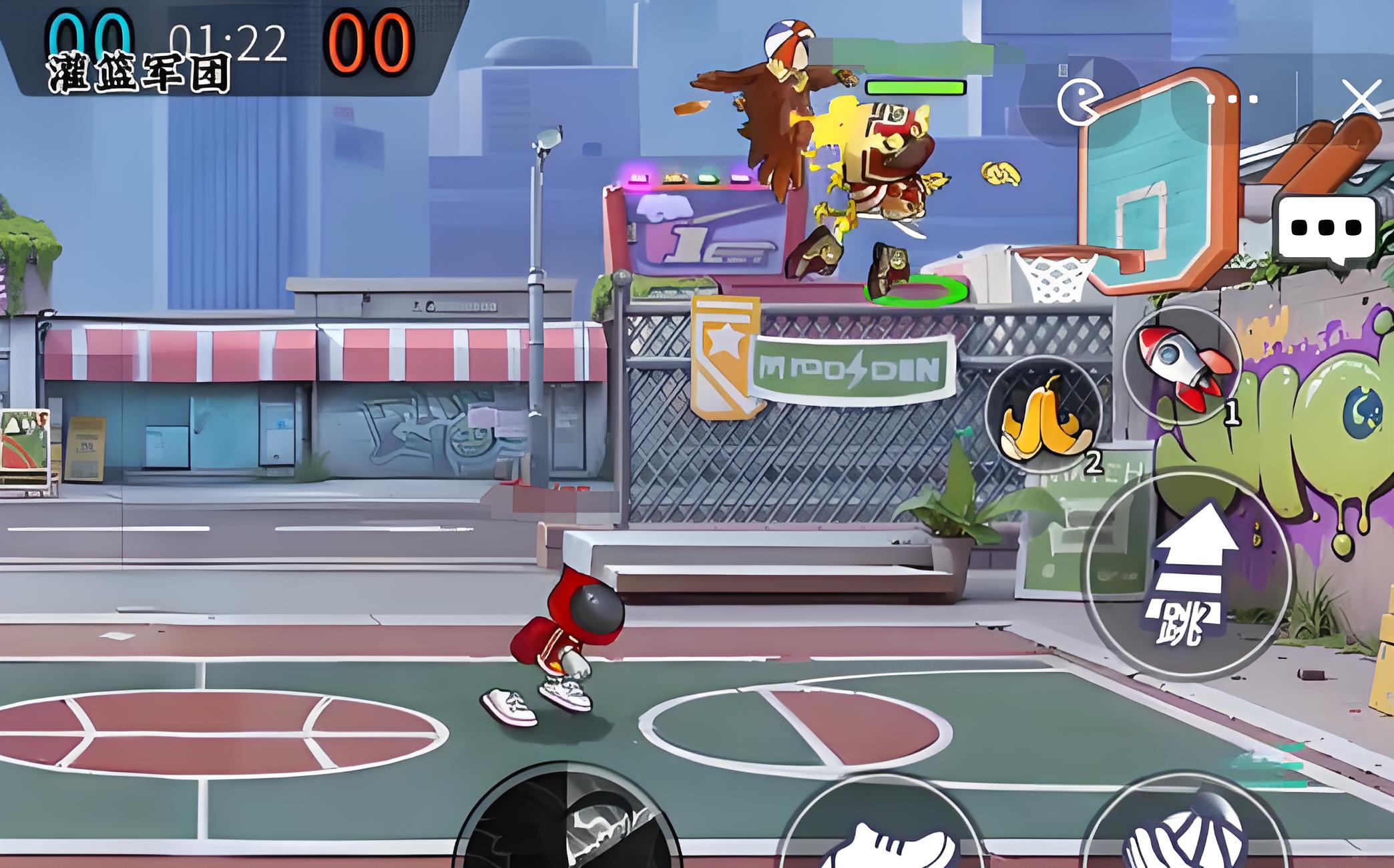Click the Pac-Man shaped icon
Image resolution: width=1394 pixels, height=868 pixels.
pyautogui.click(x=1079, y=101)
